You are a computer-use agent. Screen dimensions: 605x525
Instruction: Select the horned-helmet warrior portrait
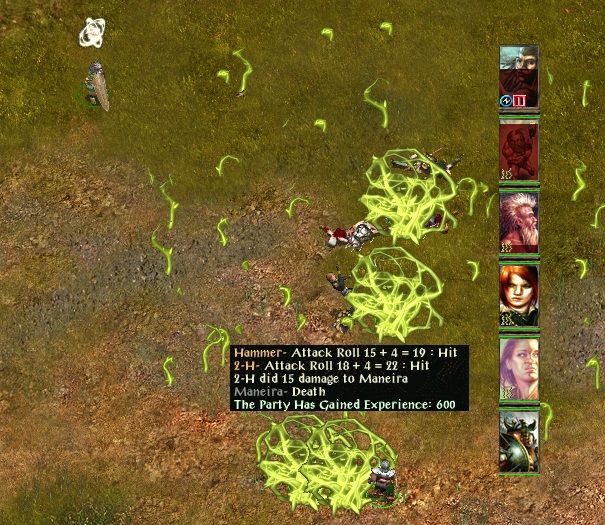519,441
